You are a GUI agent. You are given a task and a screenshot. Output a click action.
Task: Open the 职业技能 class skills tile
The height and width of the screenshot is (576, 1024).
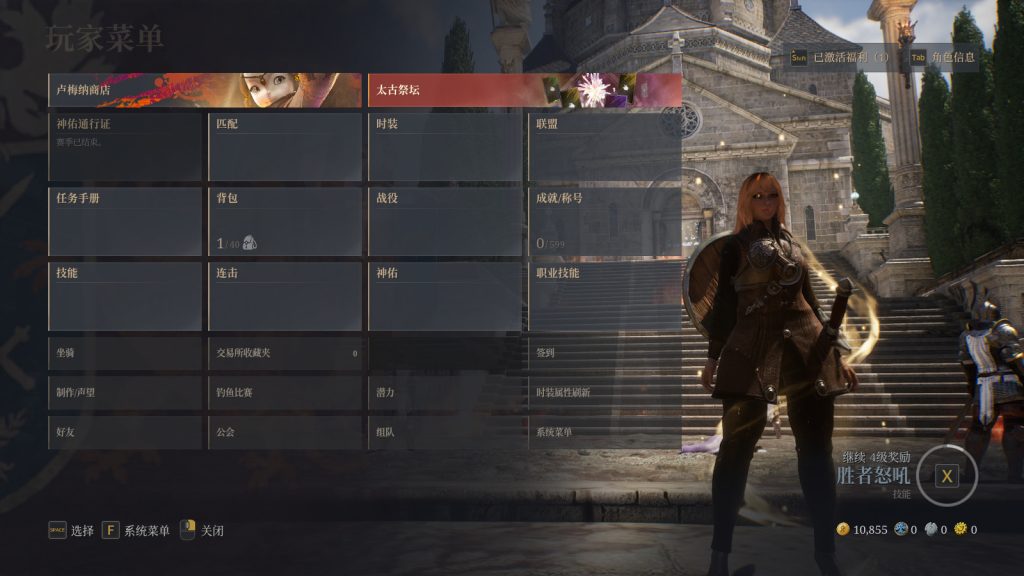coord(605,295)
